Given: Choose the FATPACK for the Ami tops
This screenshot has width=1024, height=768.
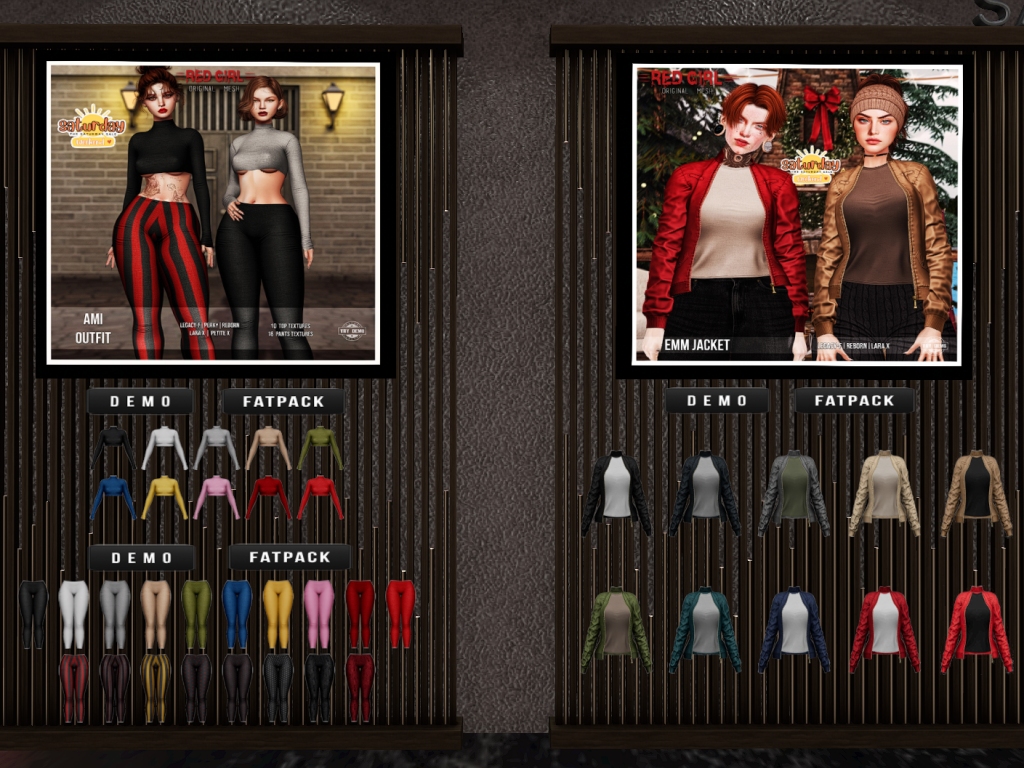Looking at the screenshot, I should (x=283, y=401).
